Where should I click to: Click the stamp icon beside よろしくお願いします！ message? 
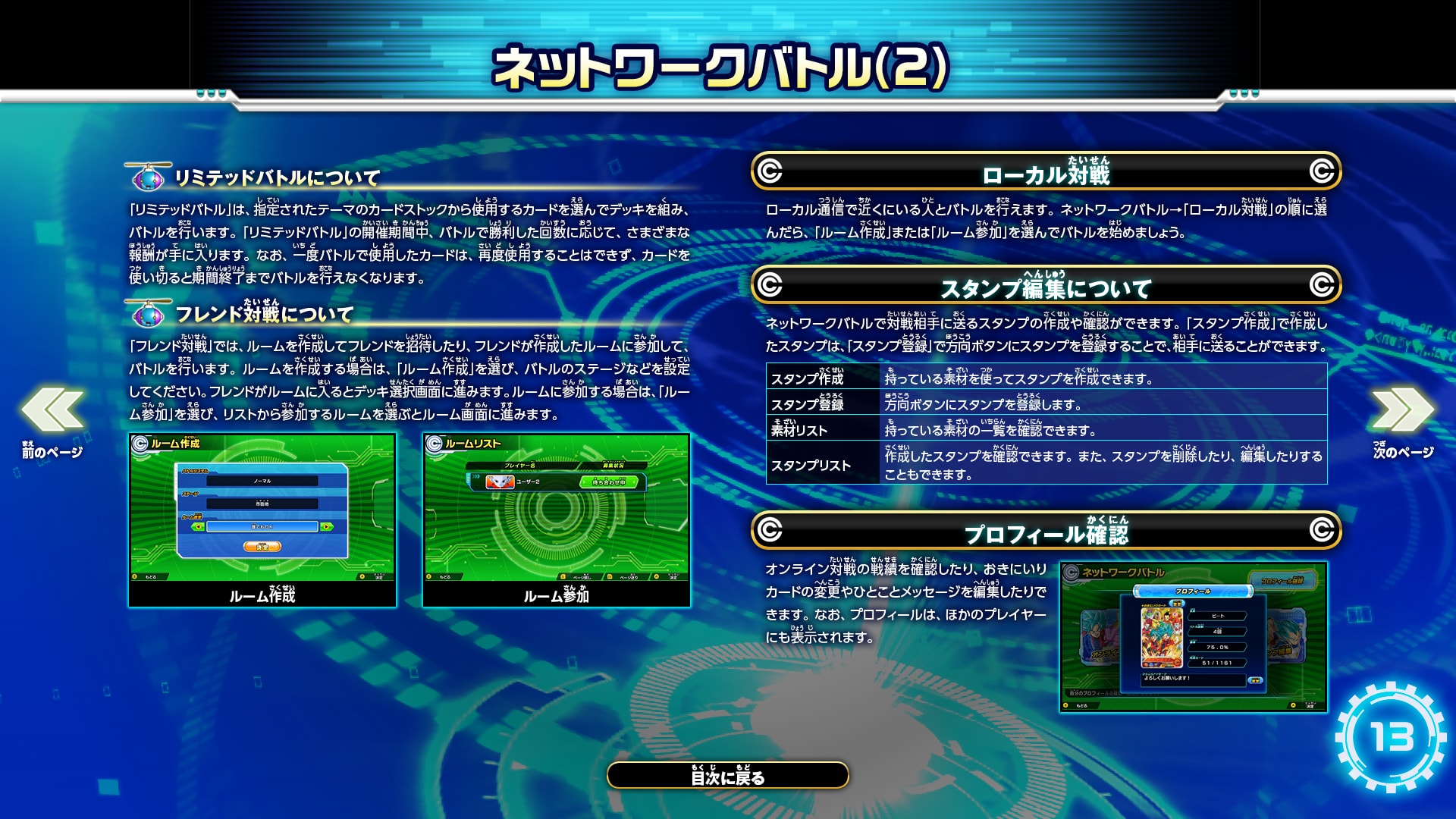pos(1256,680)
